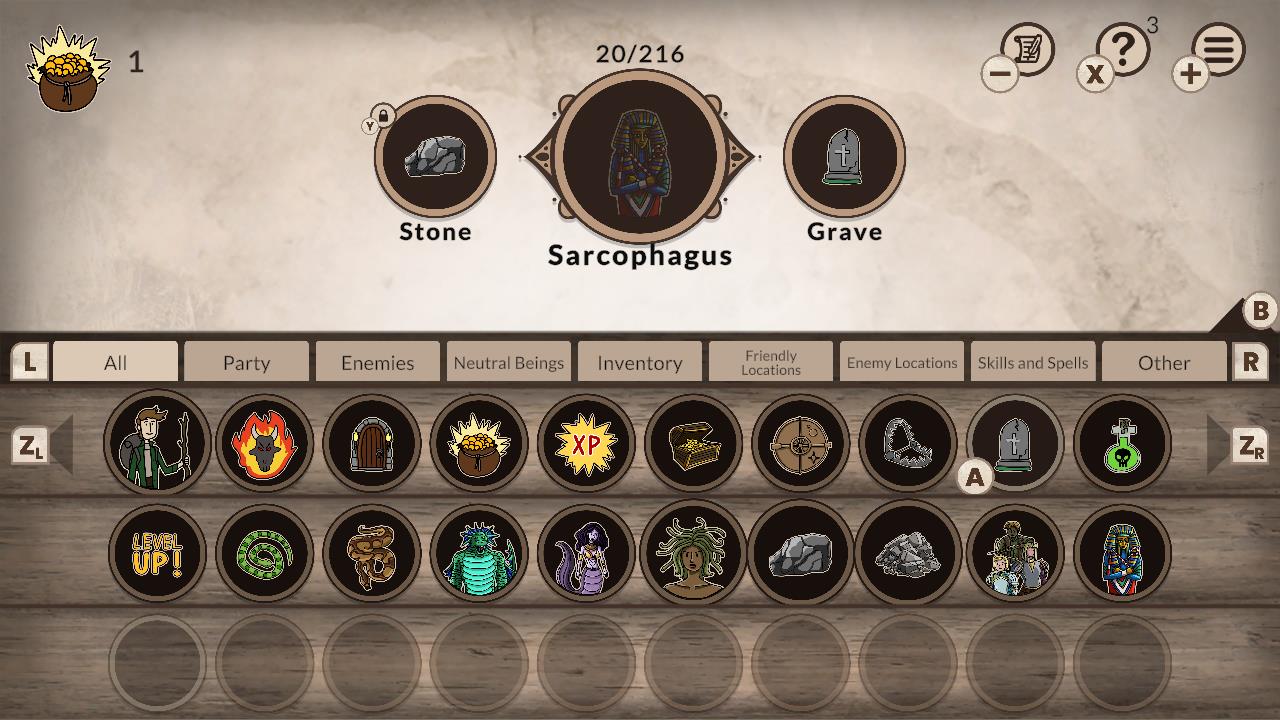Viewport: 1280px width, 720px height.
Task: Click the Level Up icon
Action: [157, 553]
